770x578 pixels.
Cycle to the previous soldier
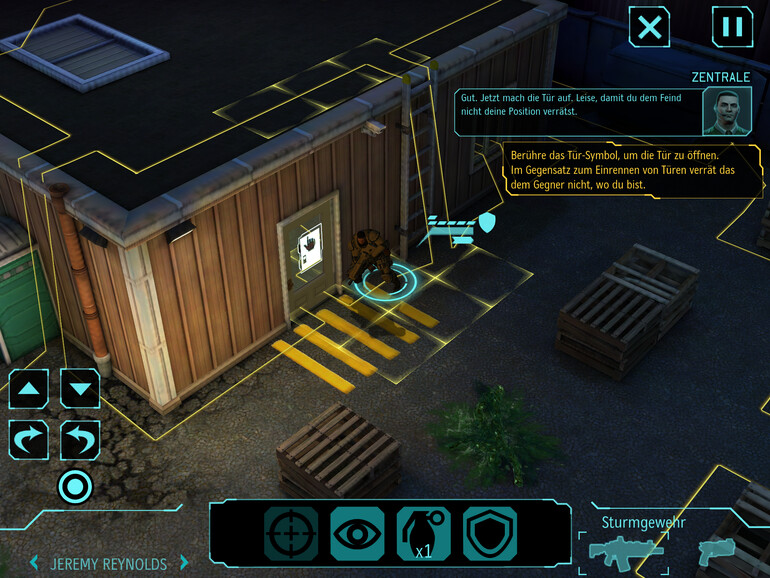pos(33,563)
